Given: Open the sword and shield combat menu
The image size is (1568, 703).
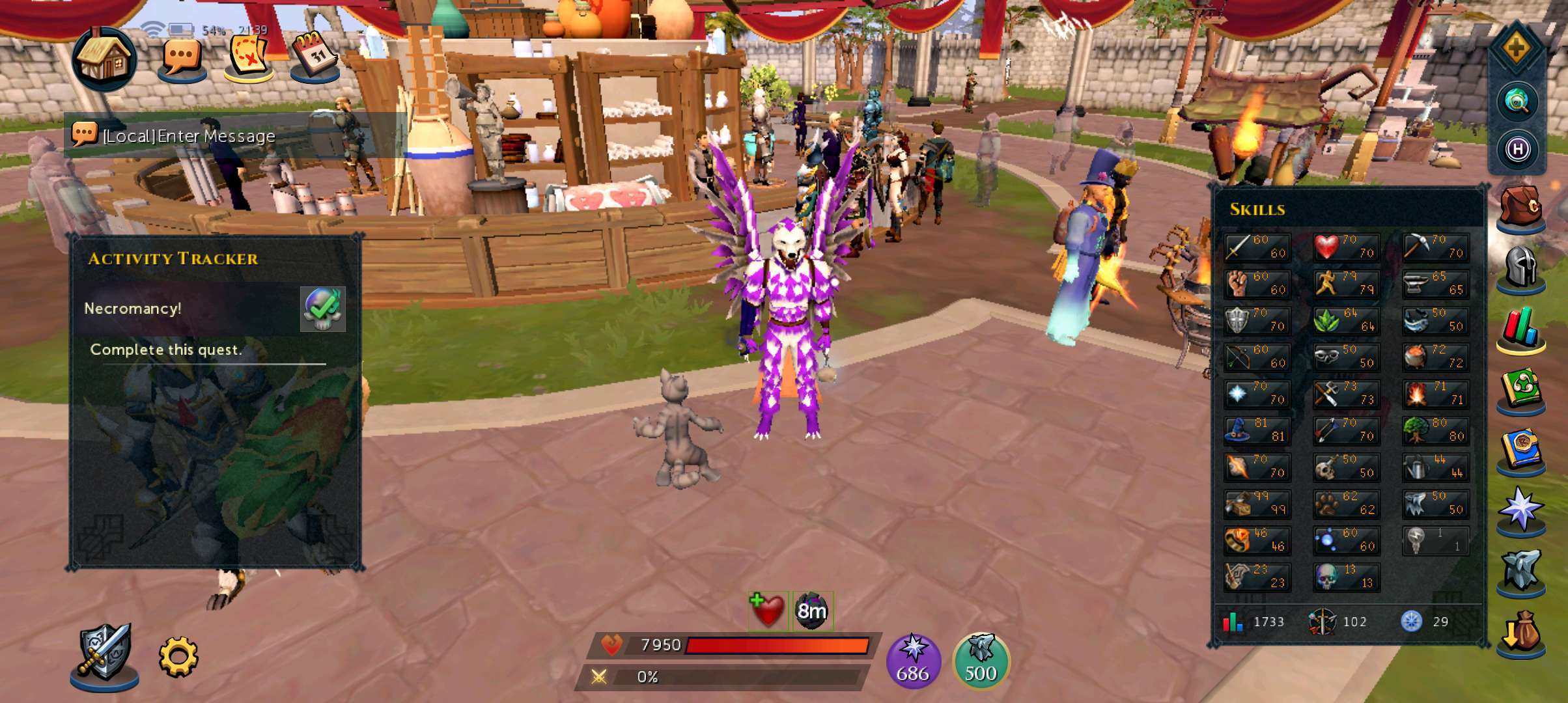Looking at the screenshot, I should click(x=104, y=654).
